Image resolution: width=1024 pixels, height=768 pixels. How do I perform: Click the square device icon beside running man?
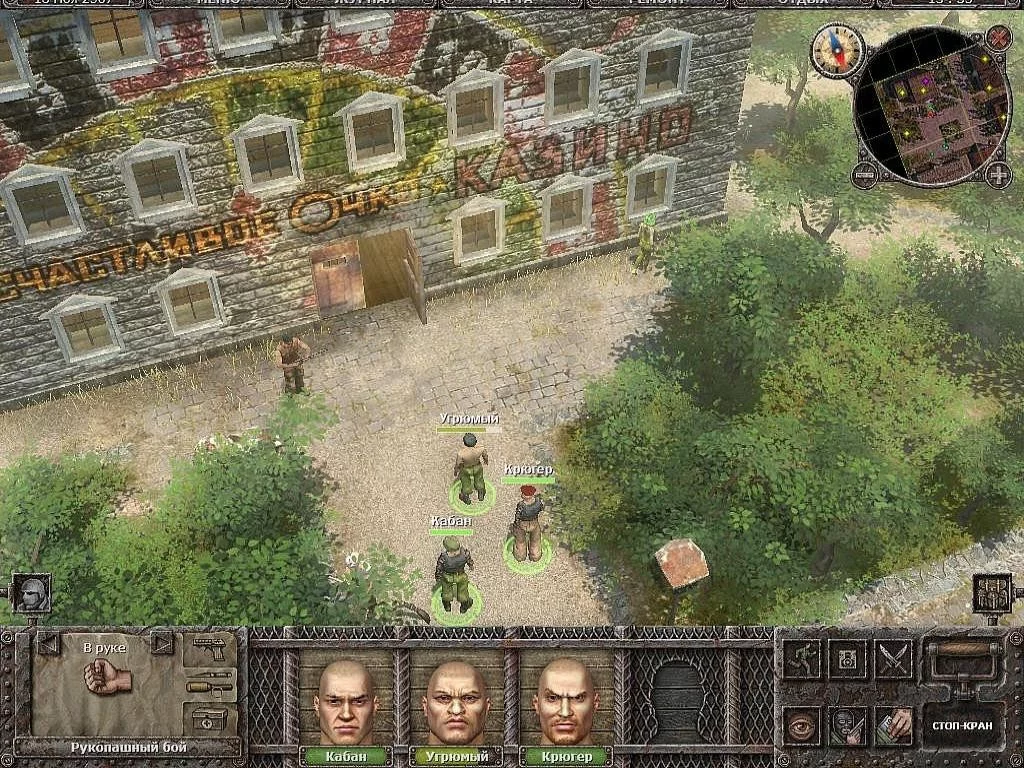pos(848,659)
